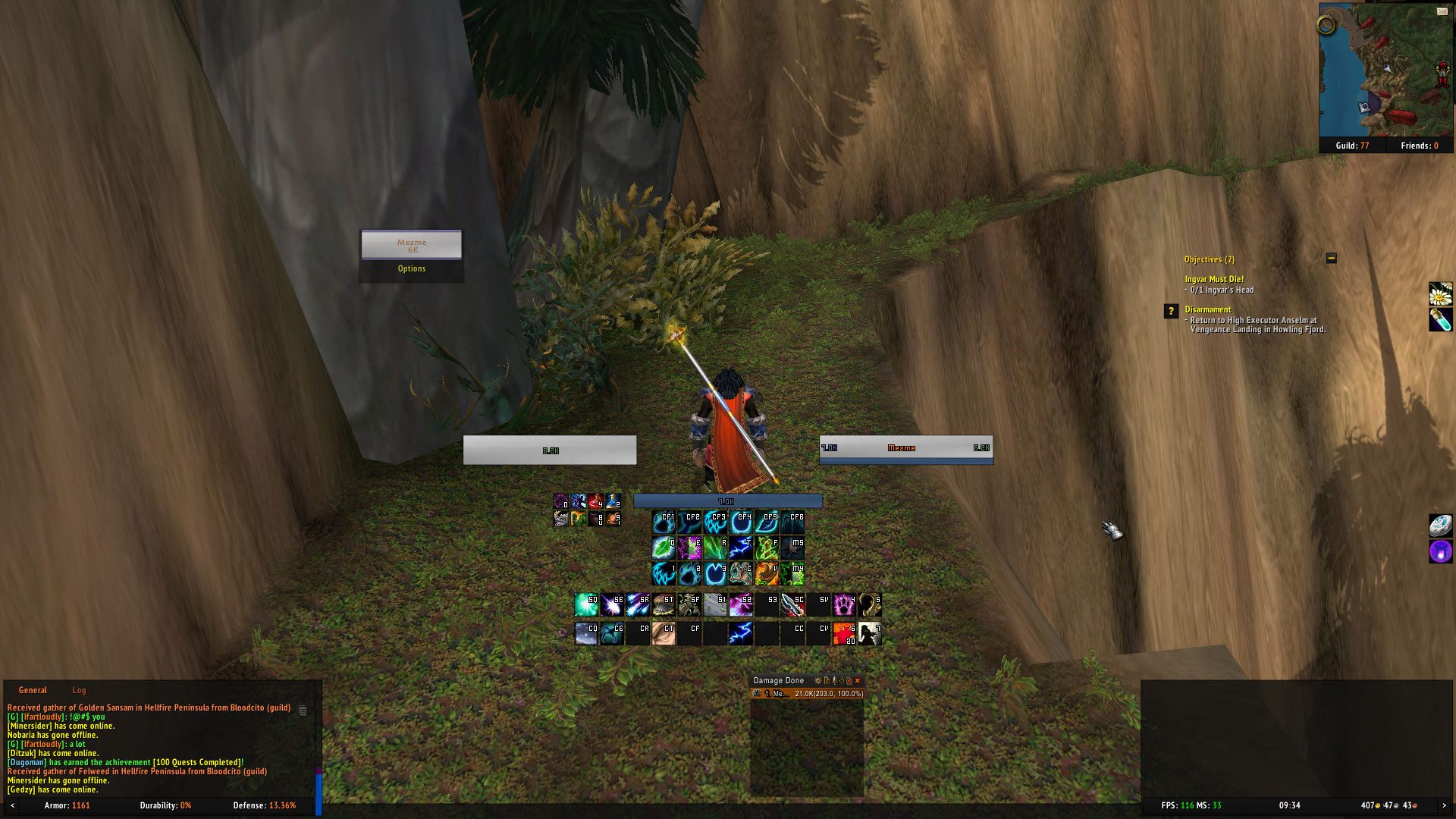Open the Friends list count panel
The height and width of the screenshot is (819, 1456).
[x=1419, y=146]
